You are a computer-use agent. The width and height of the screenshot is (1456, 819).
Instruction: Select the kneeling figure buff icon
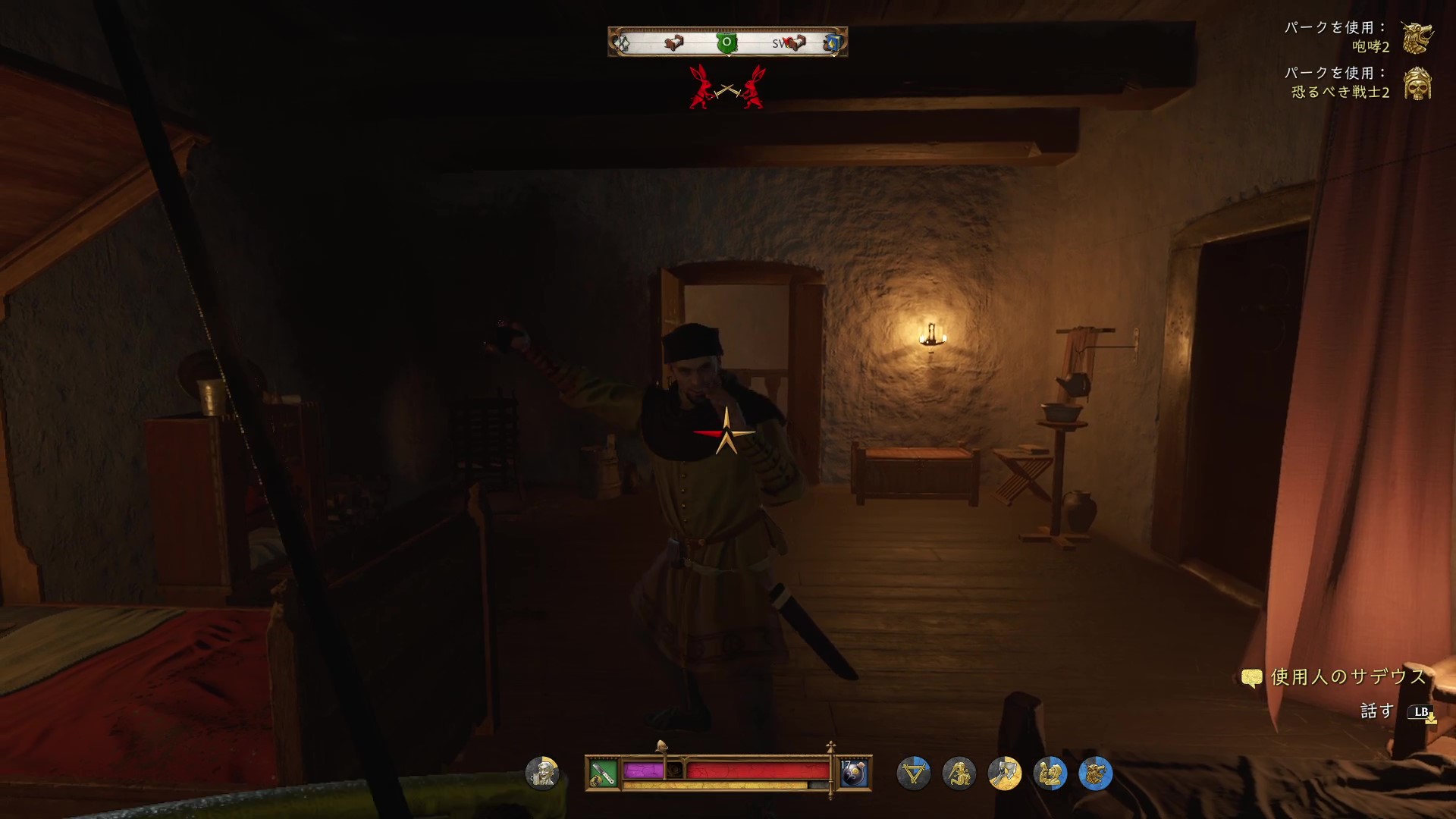click(x=959, y=773)
